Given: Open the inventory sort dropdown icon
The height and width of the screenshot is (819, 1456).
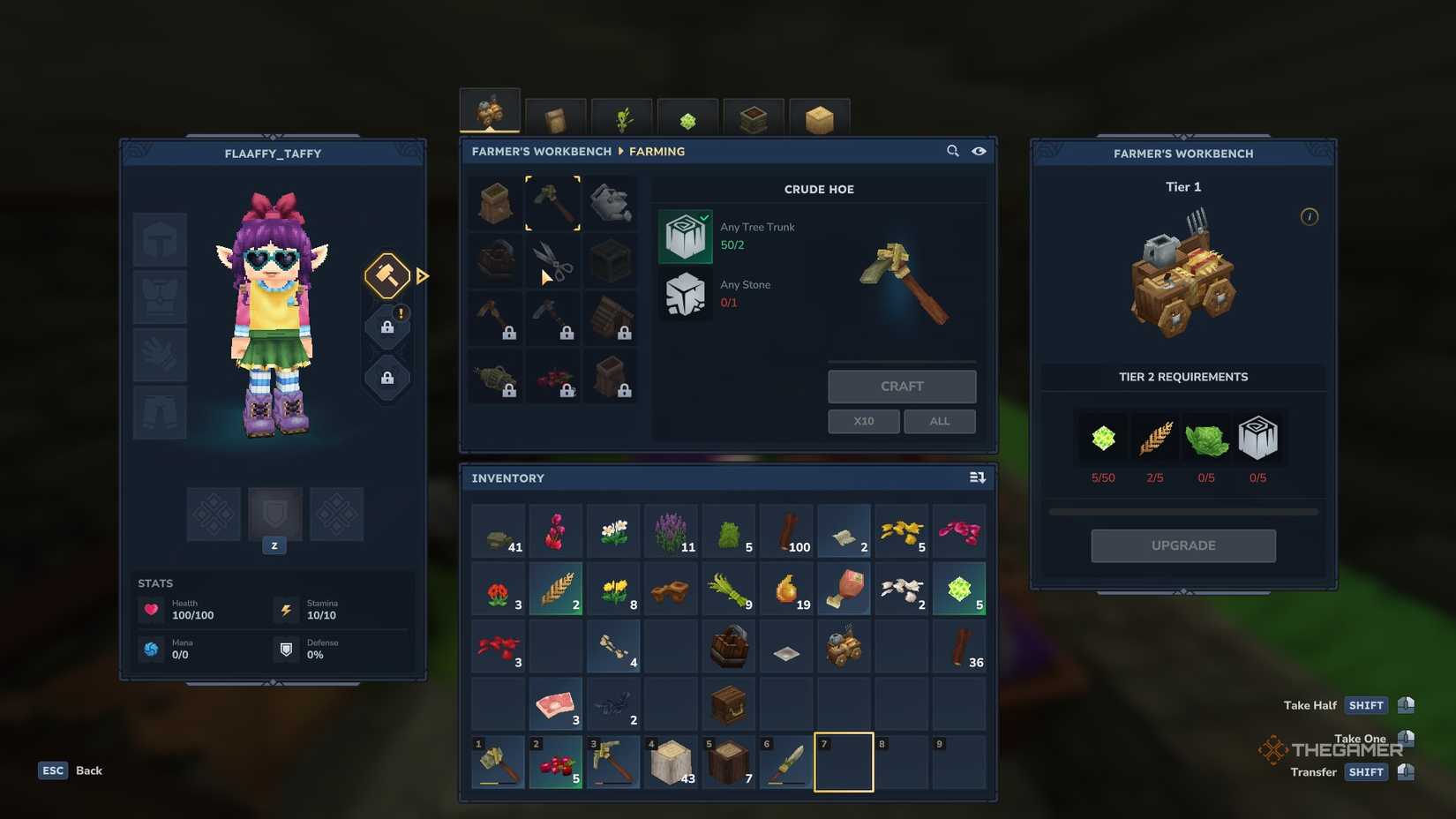Looking at the screenshot, I should (x=977, y=477).
